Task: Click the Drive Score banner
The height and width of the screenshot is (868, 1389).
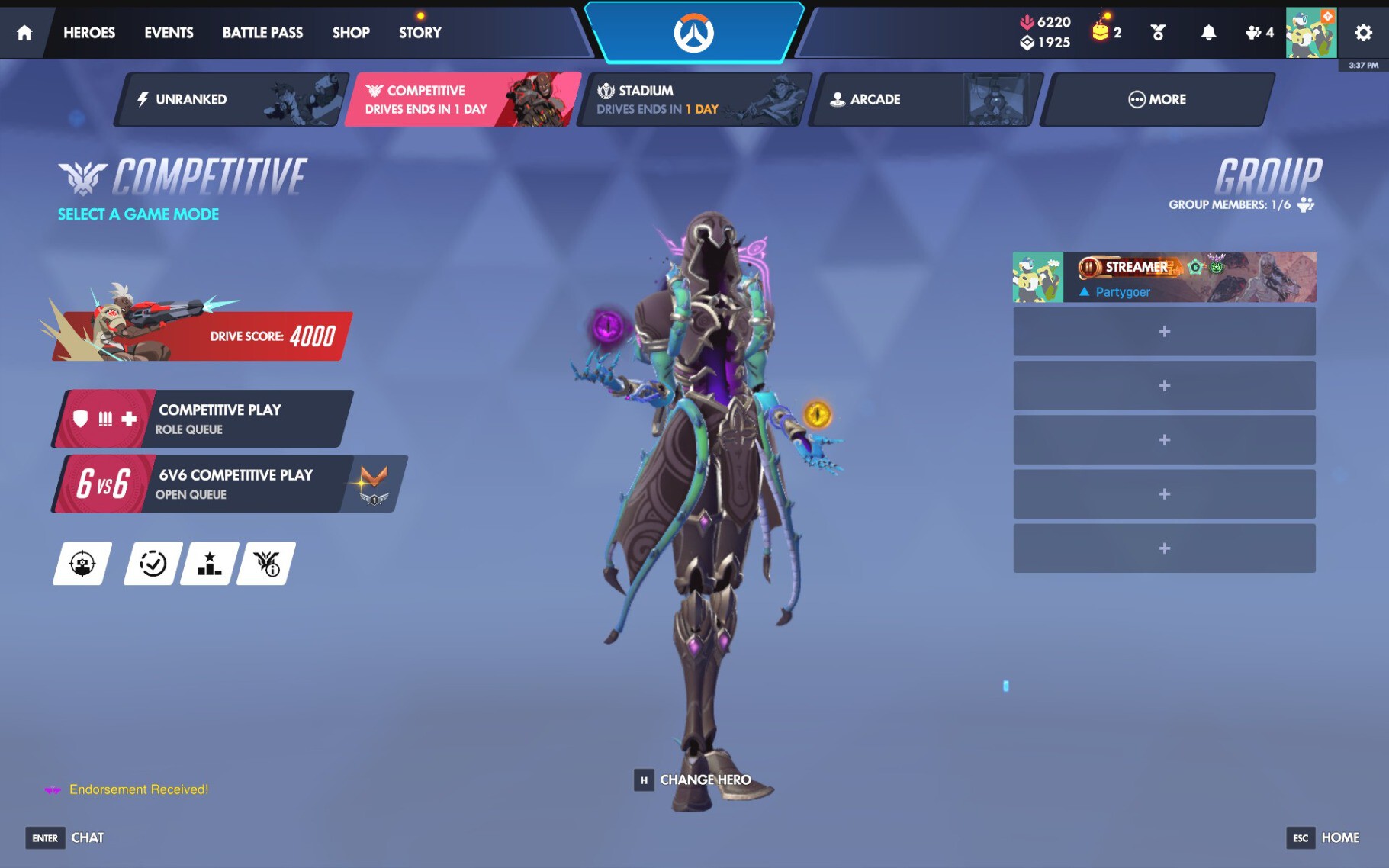Action: tap(202, 336)
